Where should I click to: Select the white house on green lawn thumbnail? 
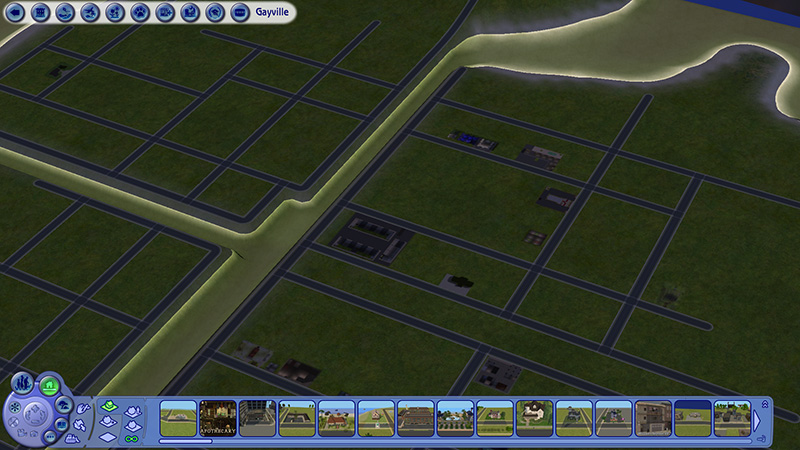coord(534,418)
